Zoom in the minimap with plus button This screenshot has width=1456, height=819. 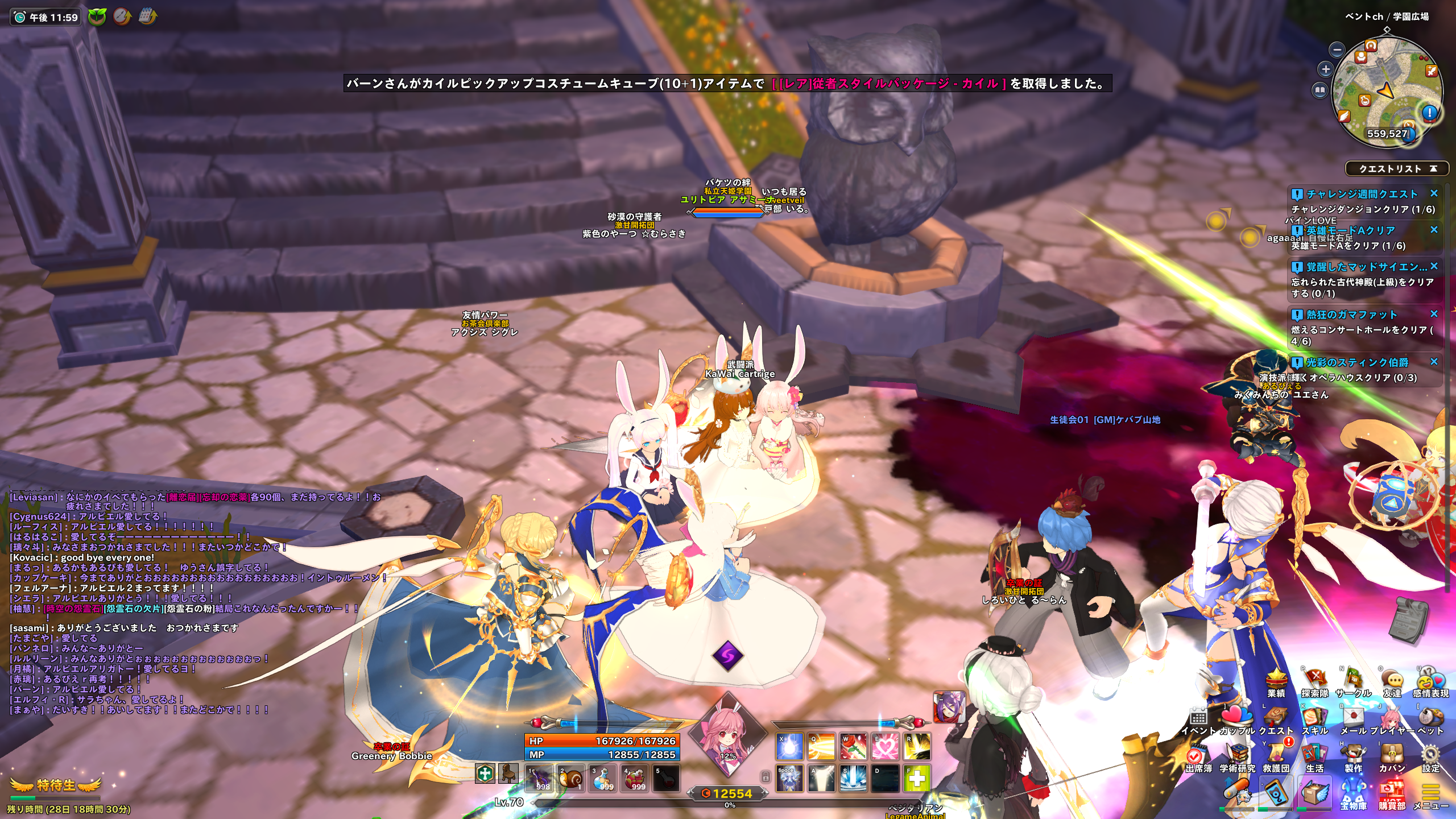pyautogui.click(x=1326, y=69)
